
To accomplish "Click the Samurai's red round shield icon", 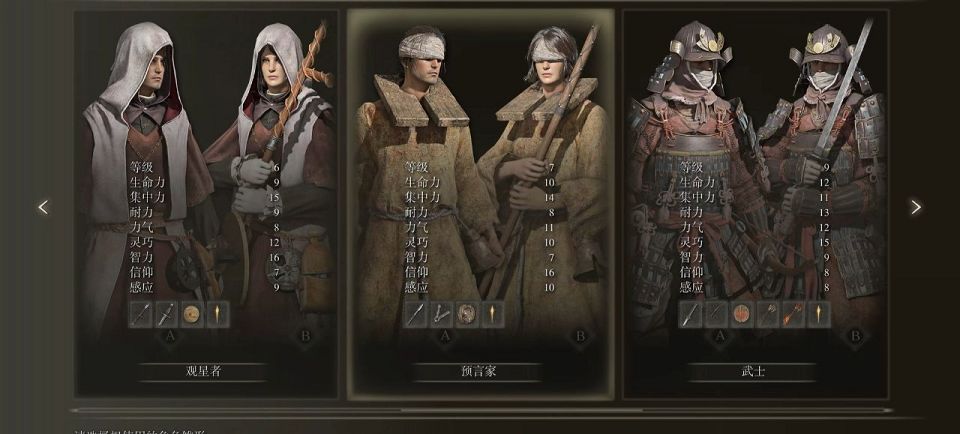I will pos(742,314).
